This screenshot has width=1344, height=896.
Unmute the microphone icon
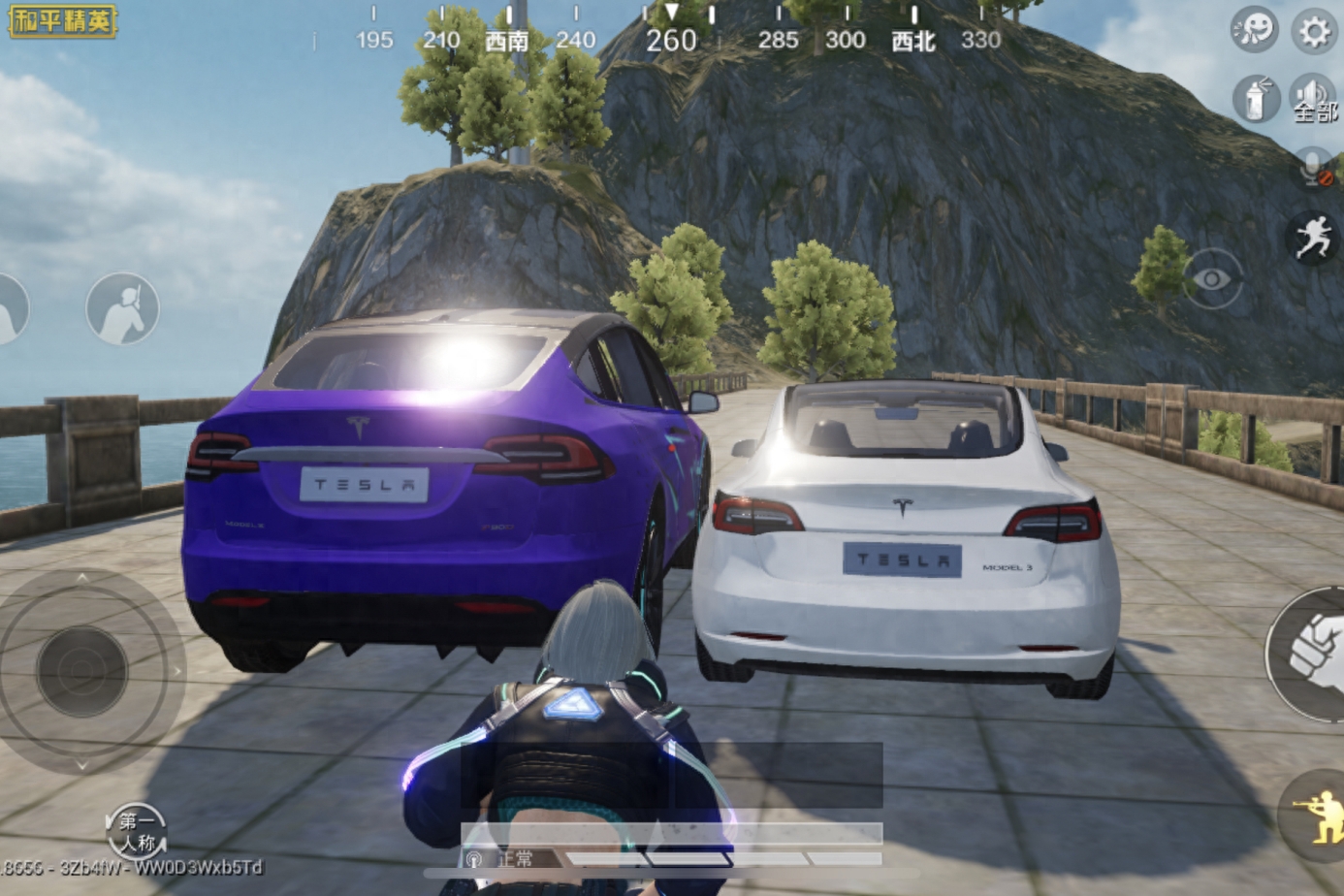(1315, 169)
